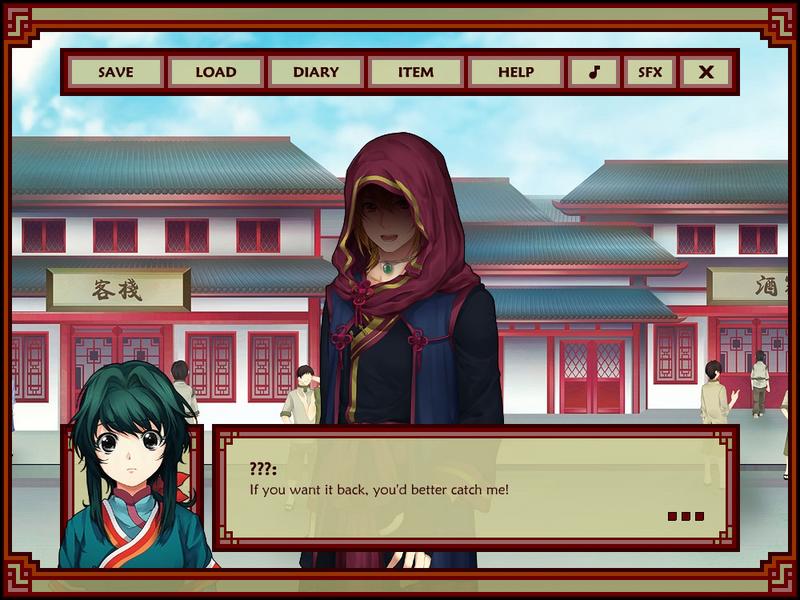The height and width of the screenshot is (600, 800).
Task: Close the game with the X button
Action: click(x=706, y=72)
